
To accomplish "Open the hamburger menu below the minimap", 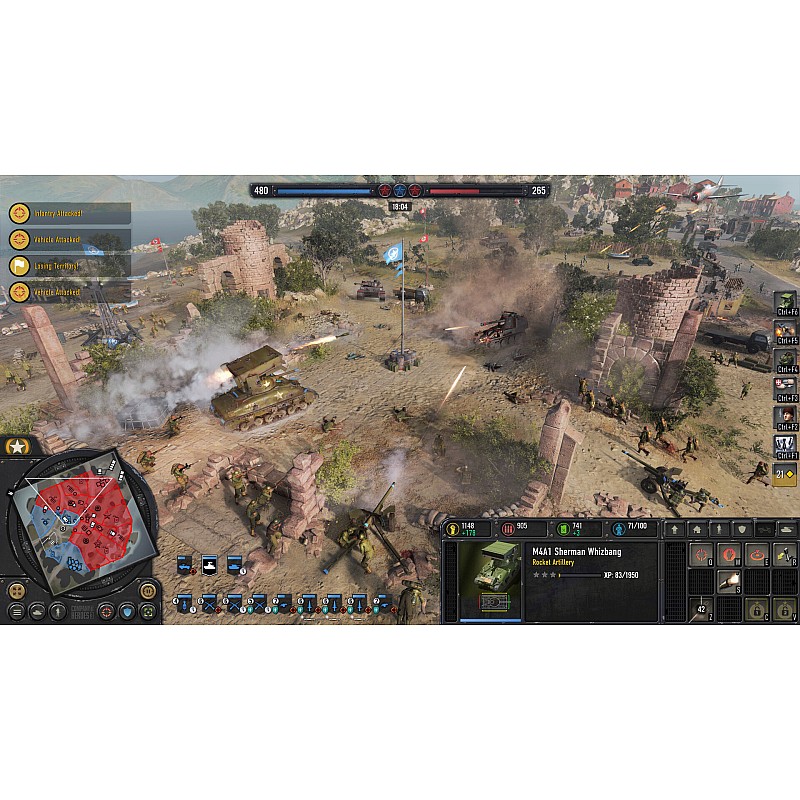I will [x=16, y=612].
